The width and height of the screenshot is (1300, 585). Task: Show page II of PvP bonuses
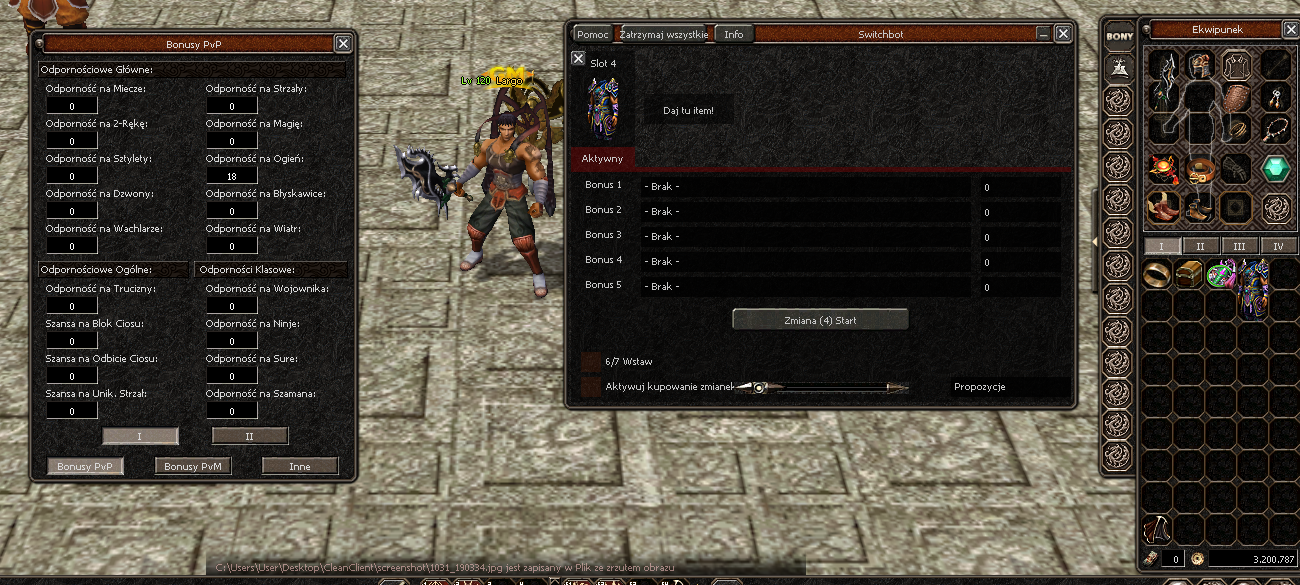click(250, 436)
